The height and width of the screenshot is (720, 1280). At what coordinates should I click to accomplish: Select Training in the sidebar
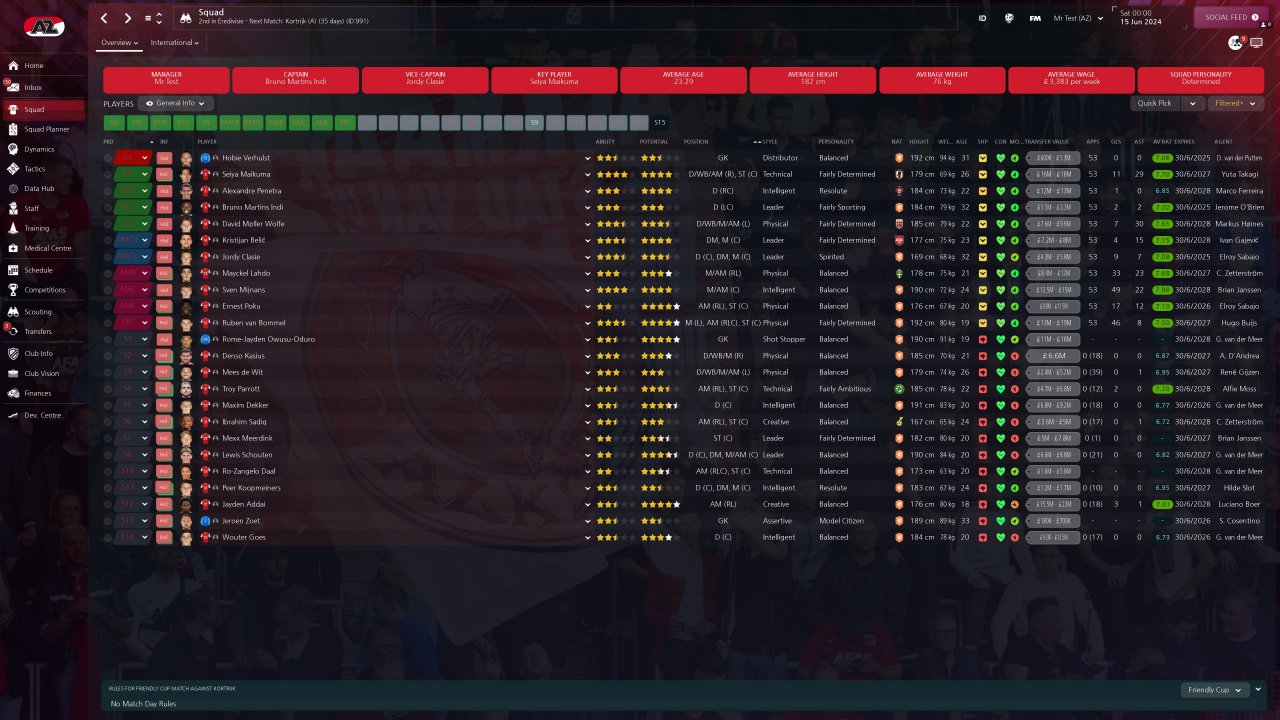point(36,228)
